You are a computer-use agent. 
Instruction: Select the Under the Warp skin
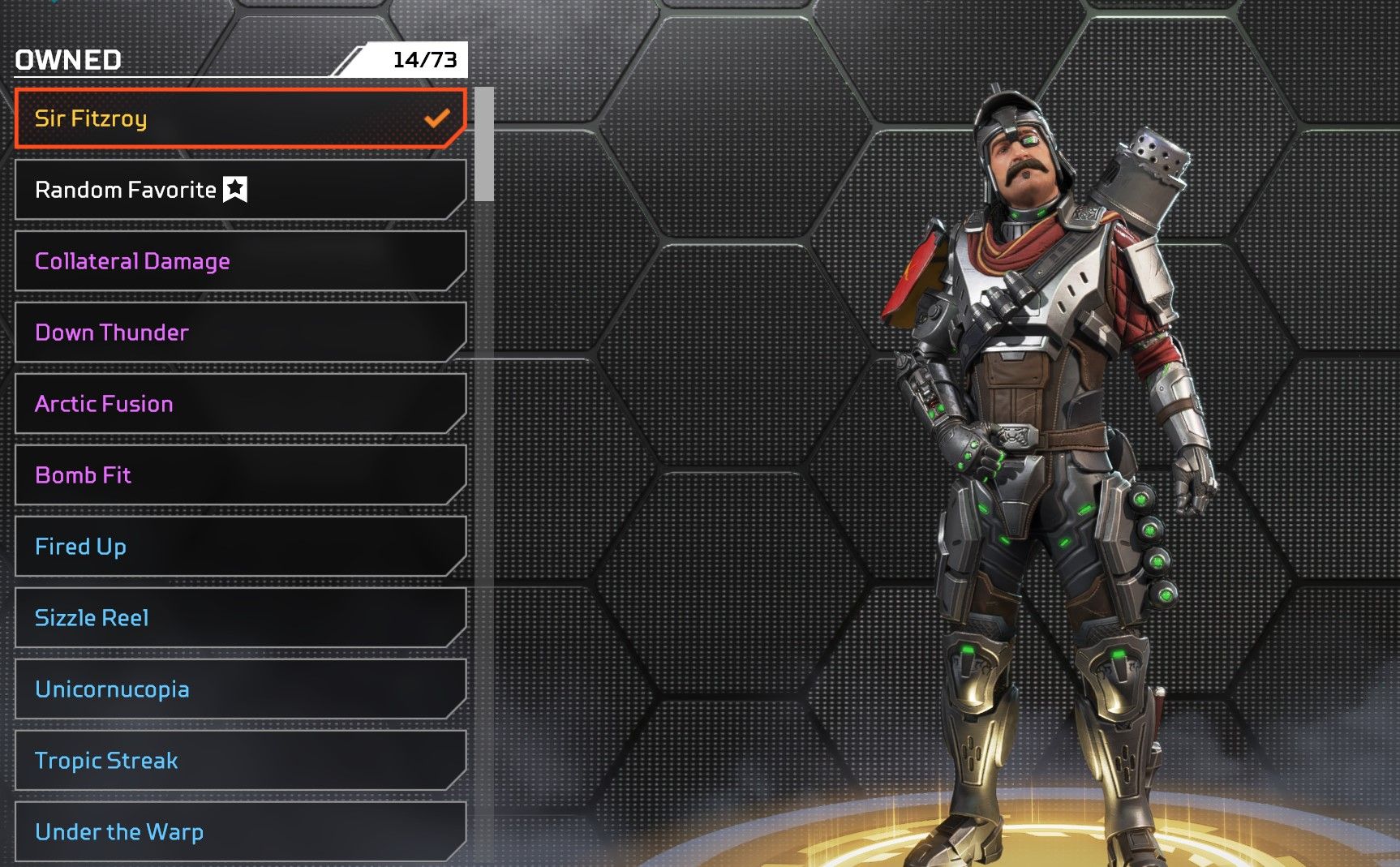click(x=240, y=832)
